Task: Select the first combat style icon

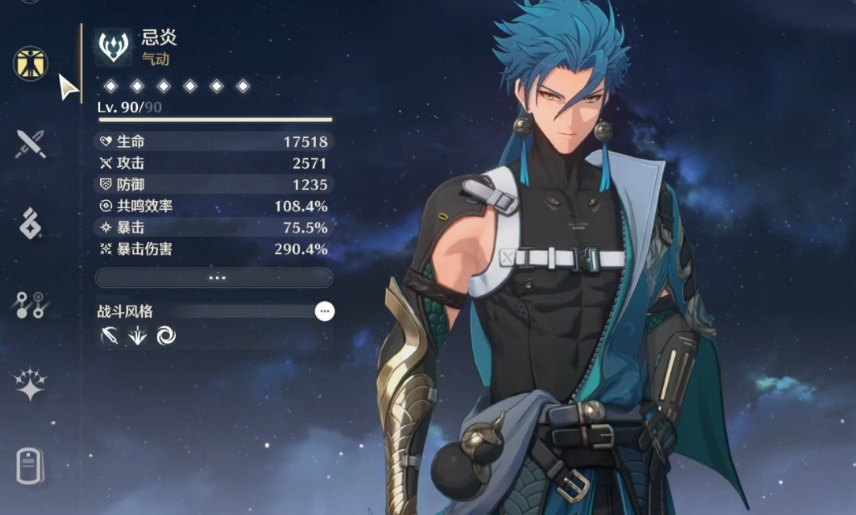Action: click(109, 336)
